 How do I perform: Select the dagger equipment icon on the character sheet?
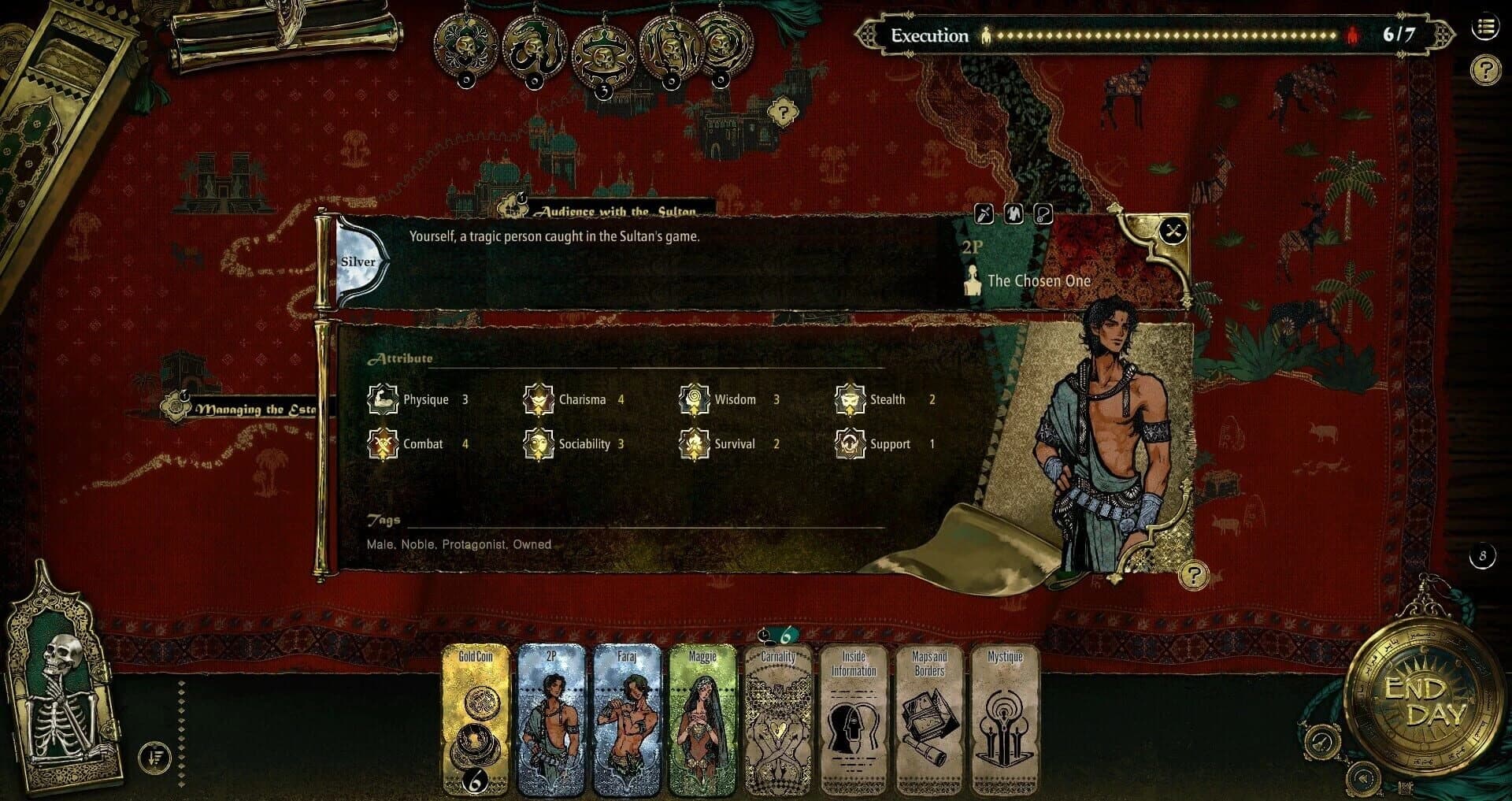coord(984,214)
